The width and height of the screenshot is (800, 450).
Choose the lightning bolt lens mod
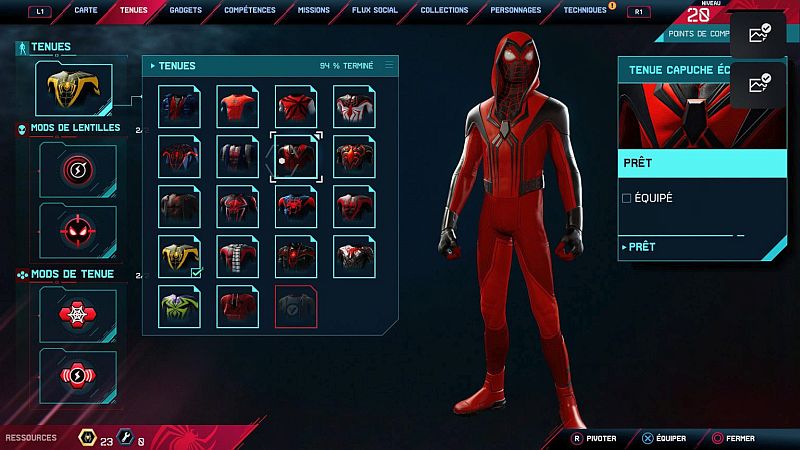[x=78, y=169]
